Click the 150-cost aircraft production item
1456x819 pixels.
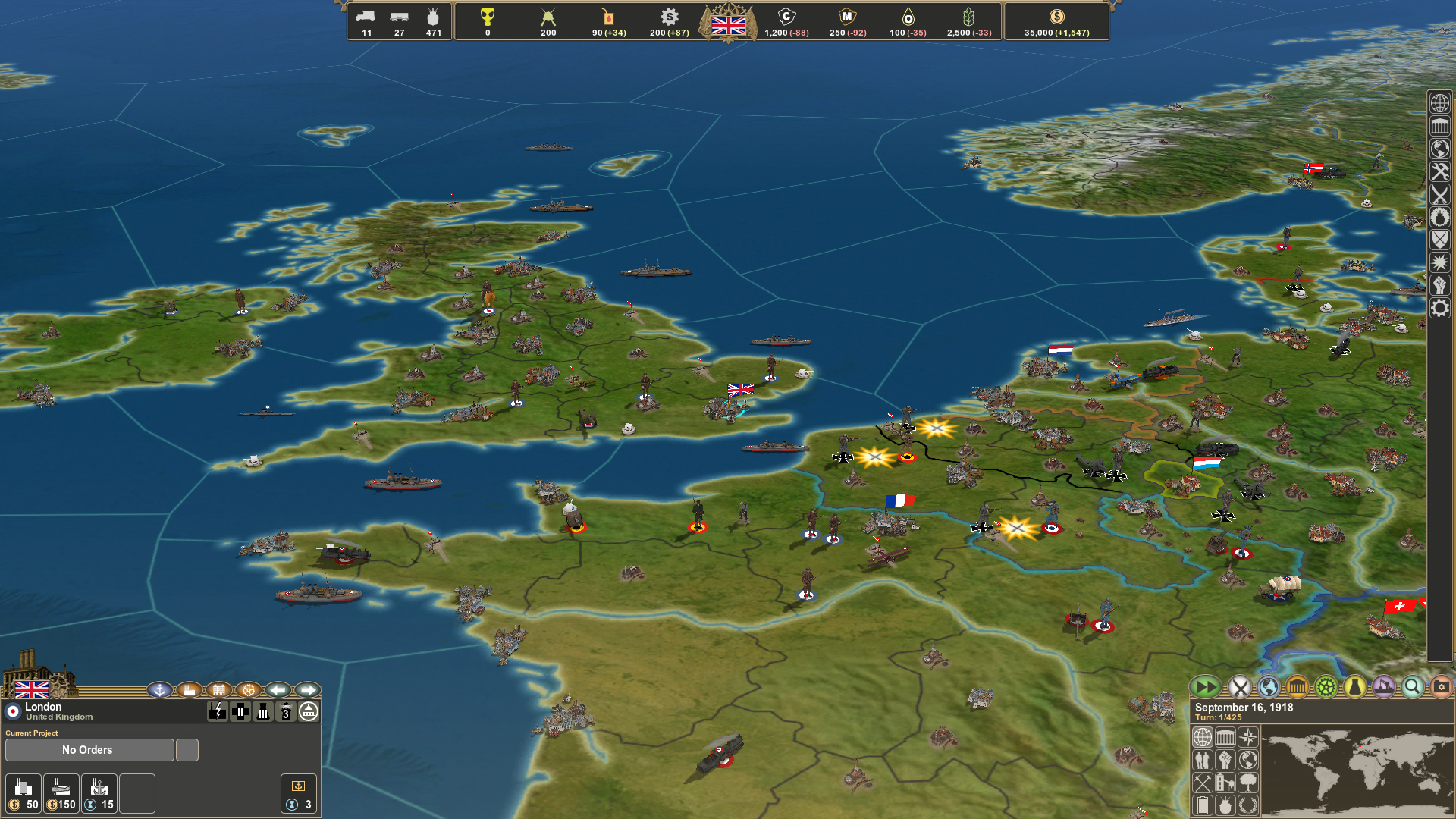61,793
